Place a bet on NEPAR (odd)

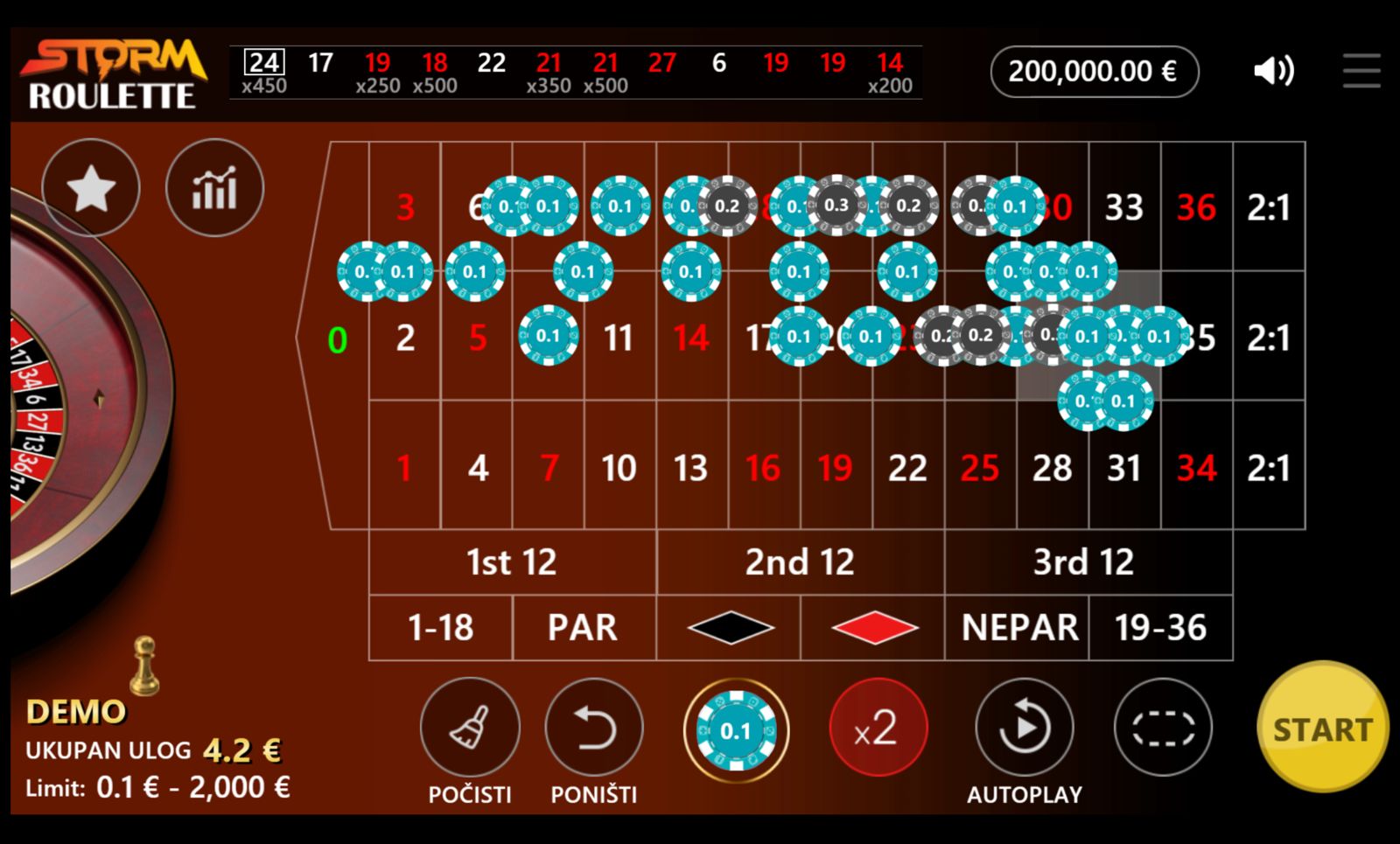[1018, 628]
